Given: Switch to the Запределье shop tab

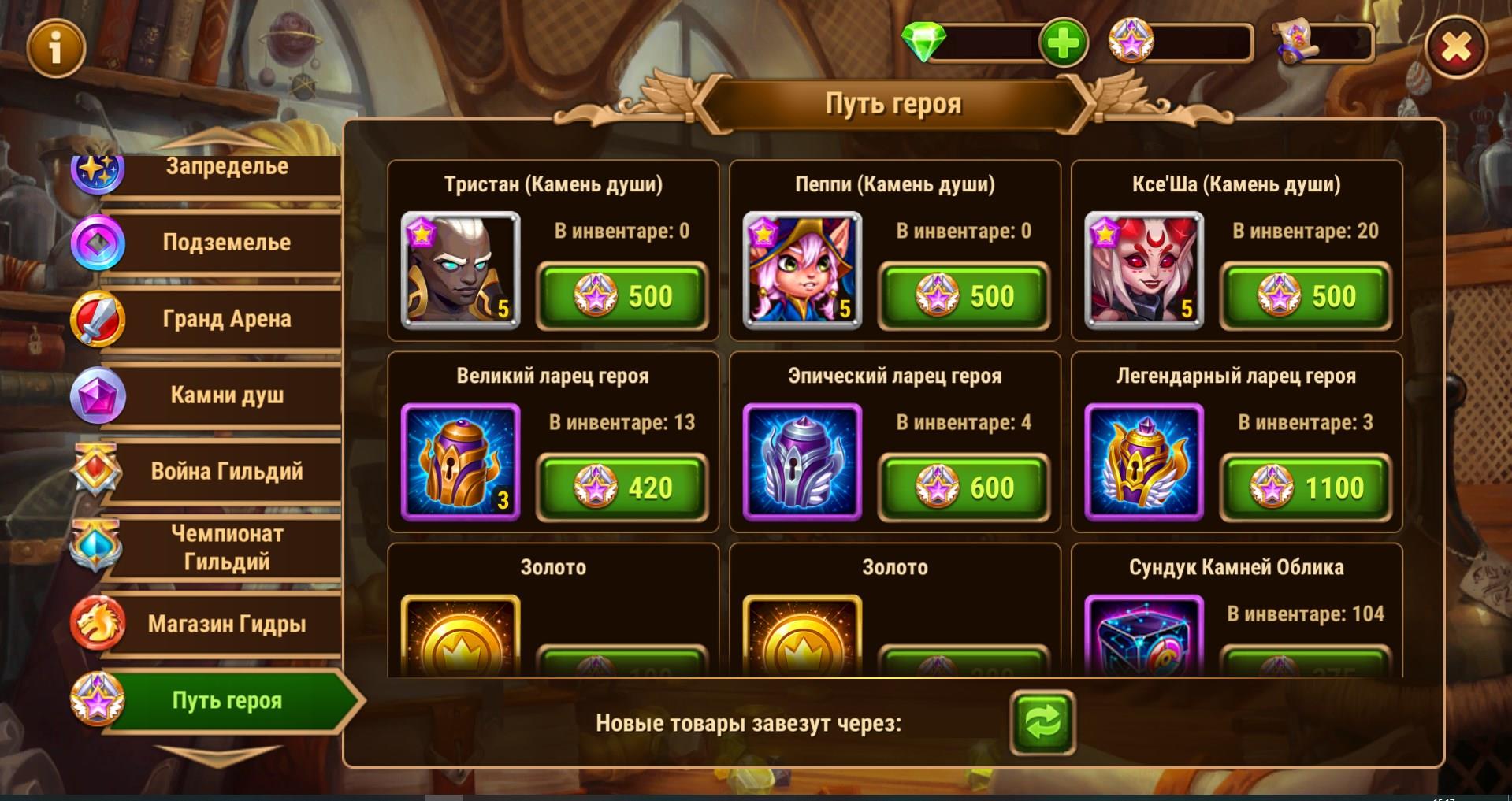Looking at the screenshot, I should [x=226, y=169].
